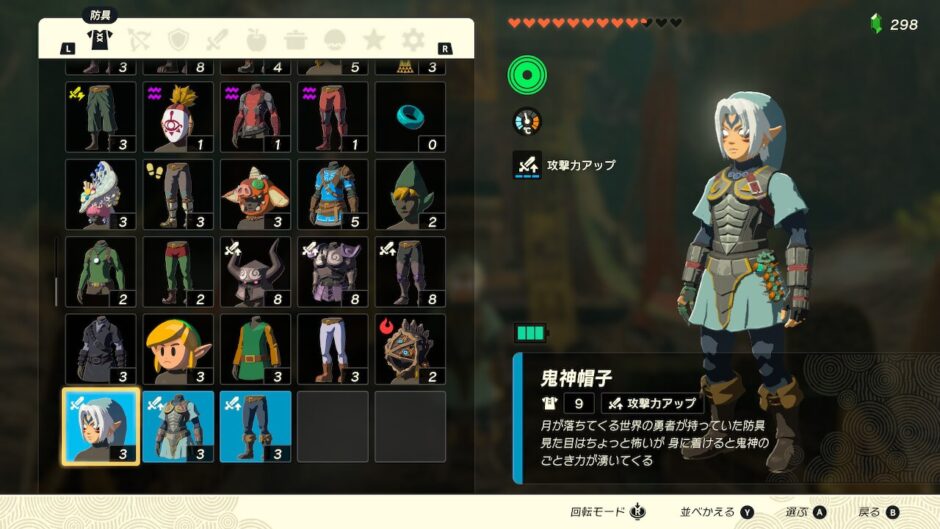Pick the horned dark helmet with swirl eyes
Viewport: 940px width, 529px height.
tap(255, 271)
